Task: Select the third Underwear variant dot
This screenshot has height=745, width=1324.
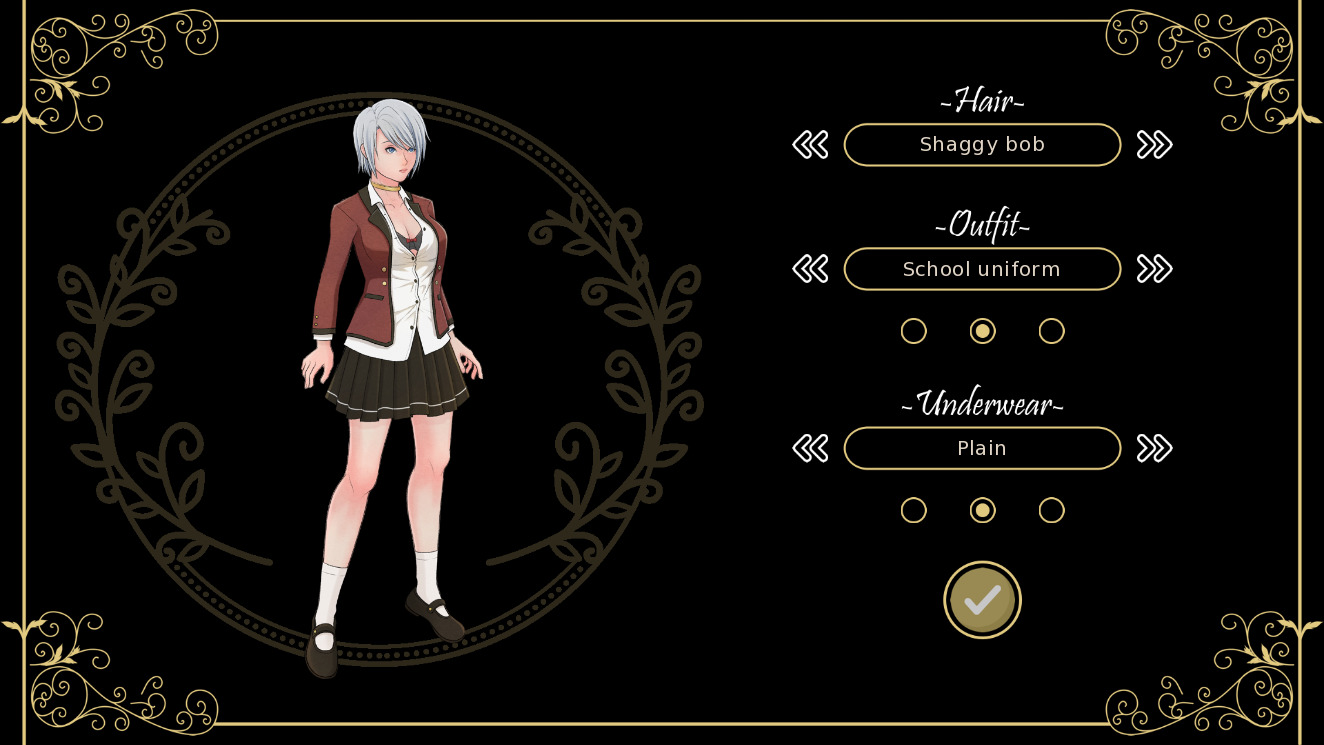Action: click(1051, 510)
